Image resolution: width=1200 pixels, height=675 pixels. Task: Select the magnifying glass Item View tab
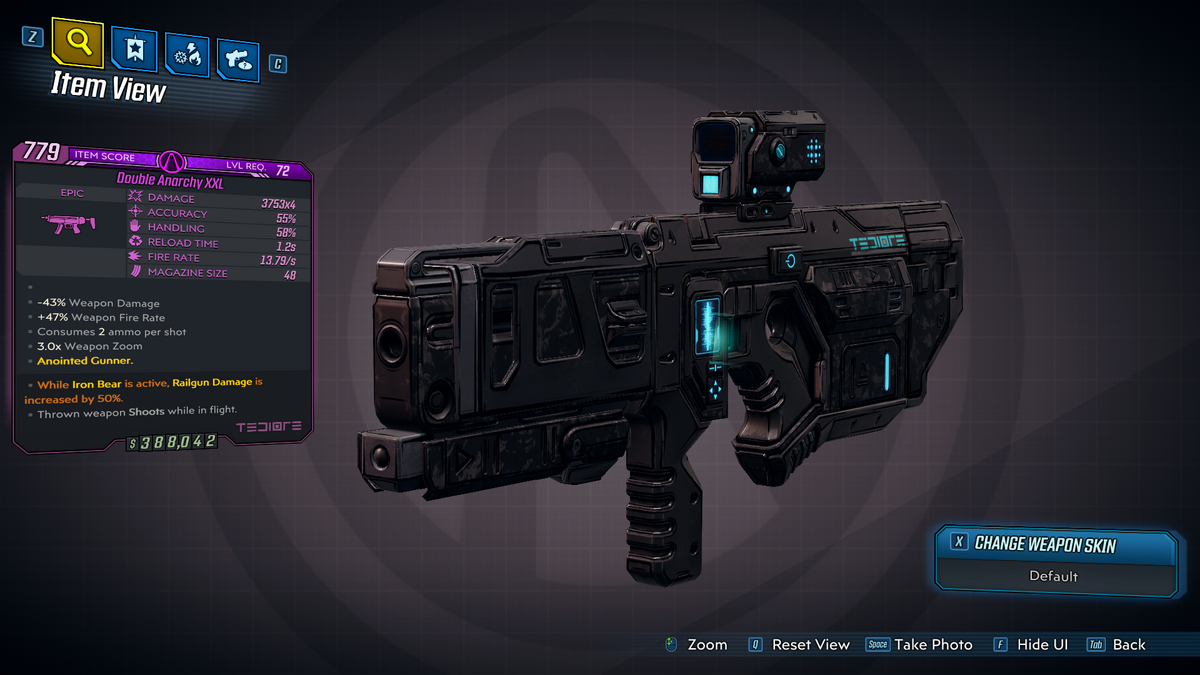coord(79,44)
